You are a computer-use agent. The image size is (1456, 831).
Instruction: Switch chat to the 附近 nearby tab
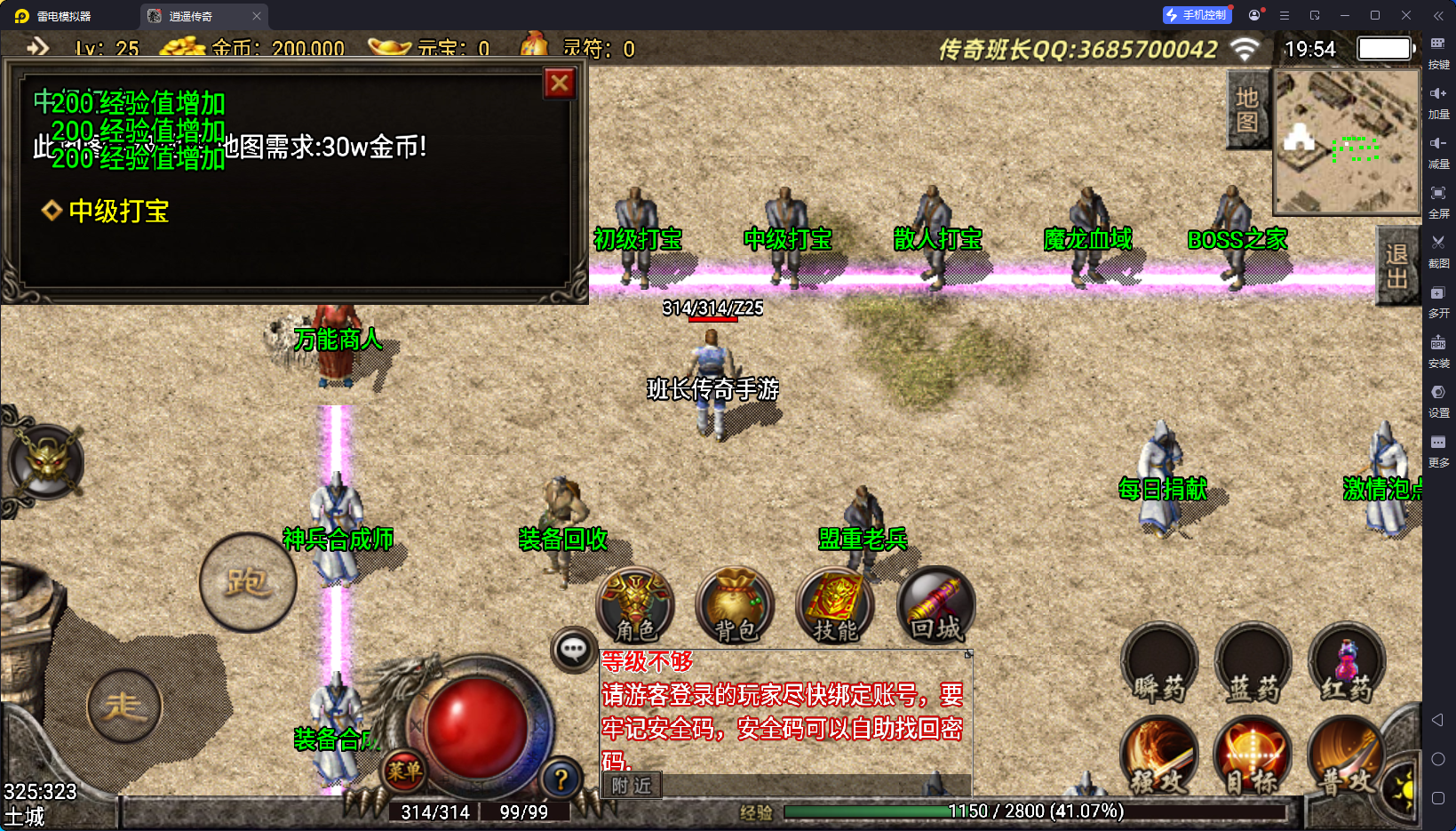632,786
